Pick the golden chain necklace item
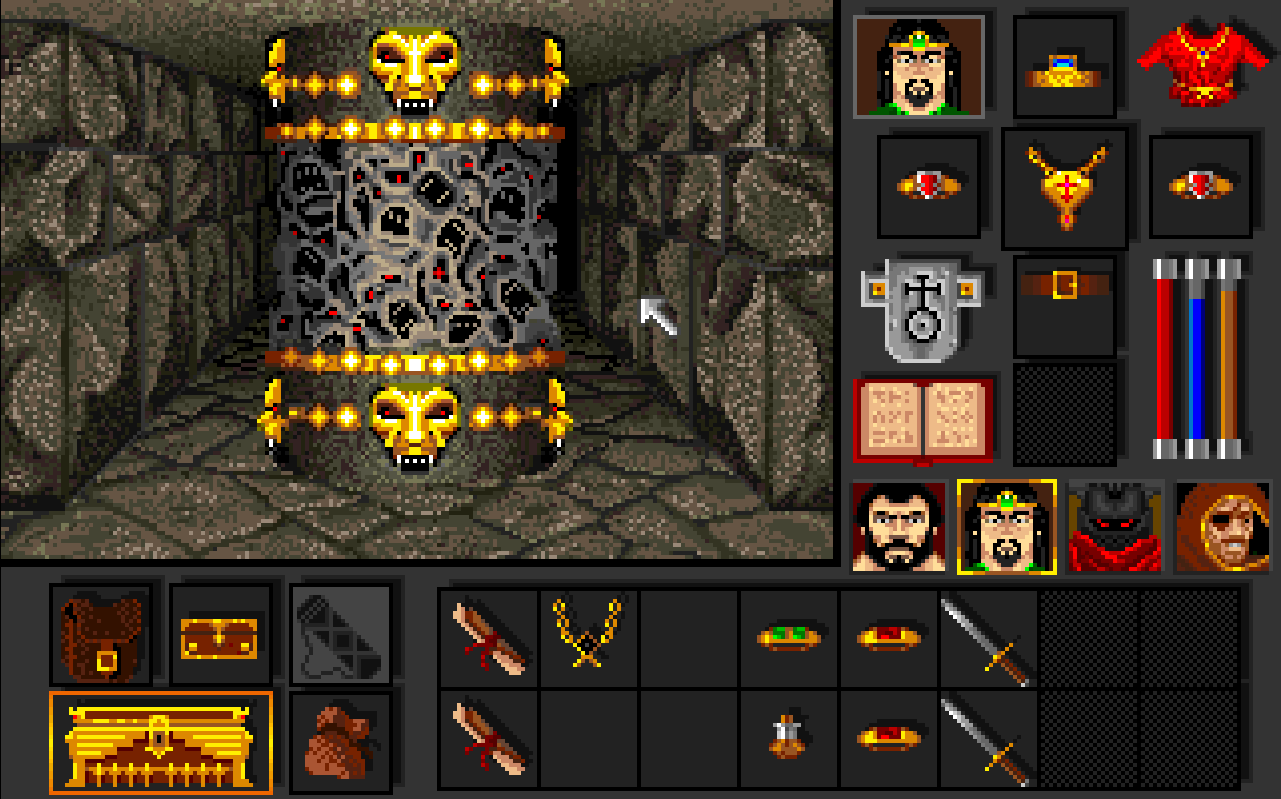 588,636
